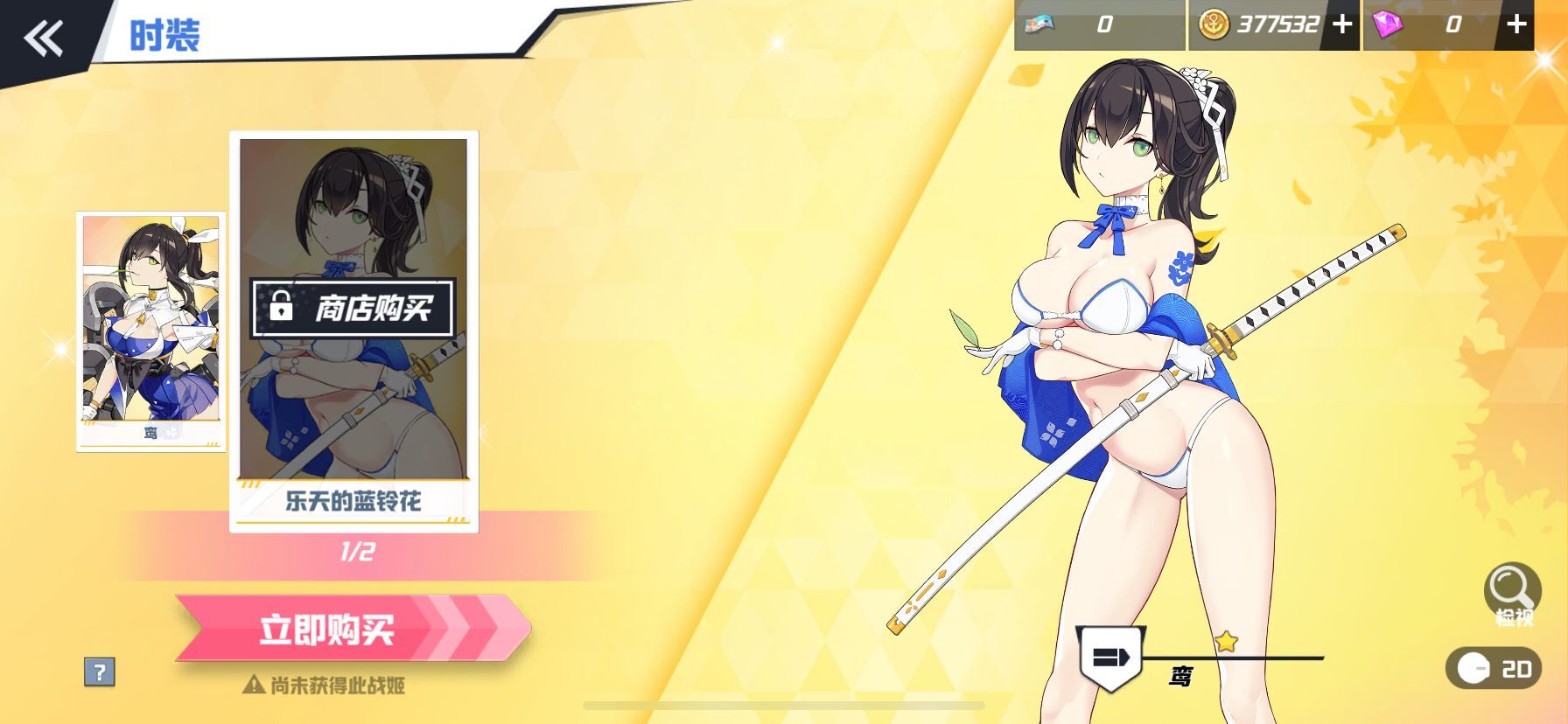Select the default 鸢 costume card
The height and width of the screenshot is (724, 1568).
point(150,331)
